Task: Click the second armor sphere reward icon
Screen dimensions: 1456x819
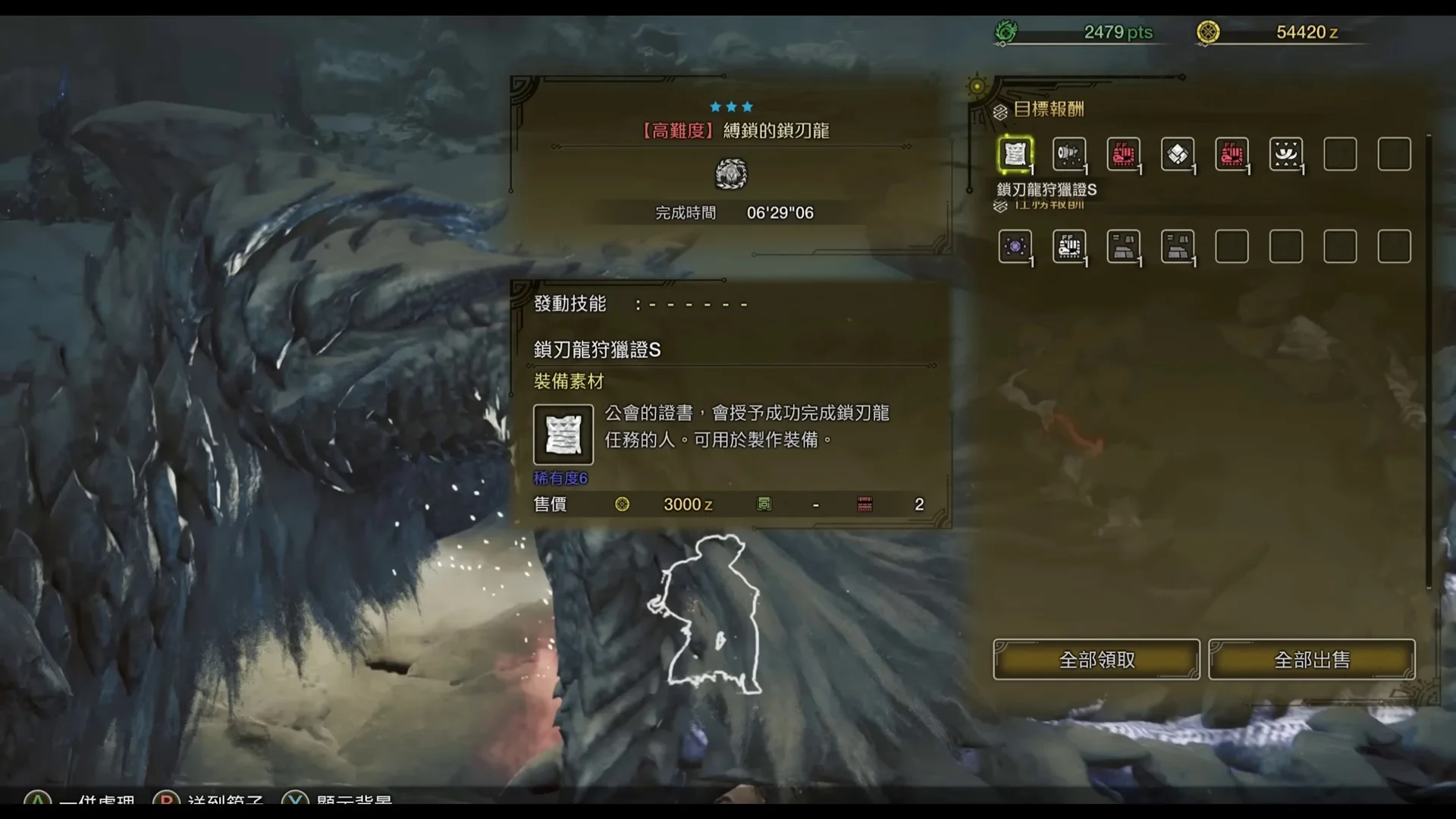Action: tap(1178, 246)
